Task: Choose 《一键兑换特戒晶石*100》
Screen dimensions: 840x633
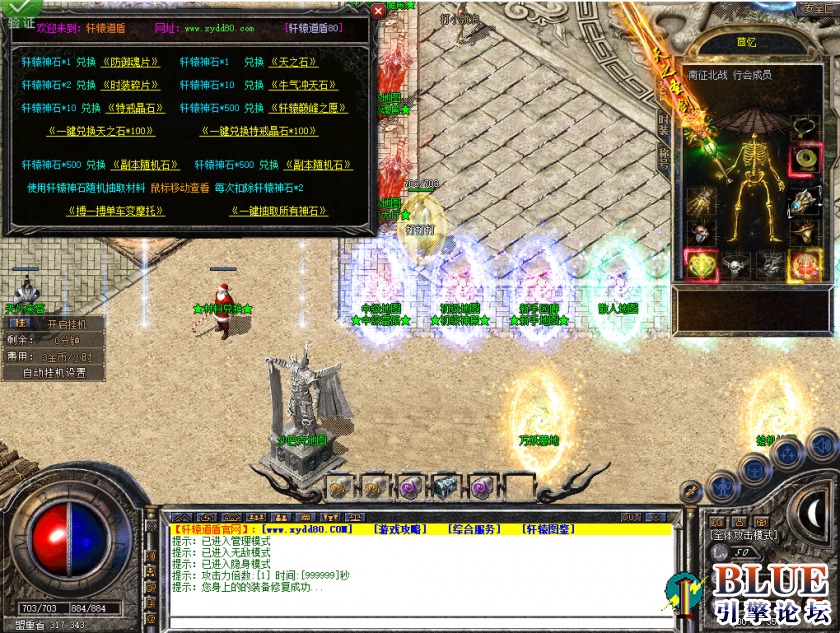Action: [x=260, y=131]
